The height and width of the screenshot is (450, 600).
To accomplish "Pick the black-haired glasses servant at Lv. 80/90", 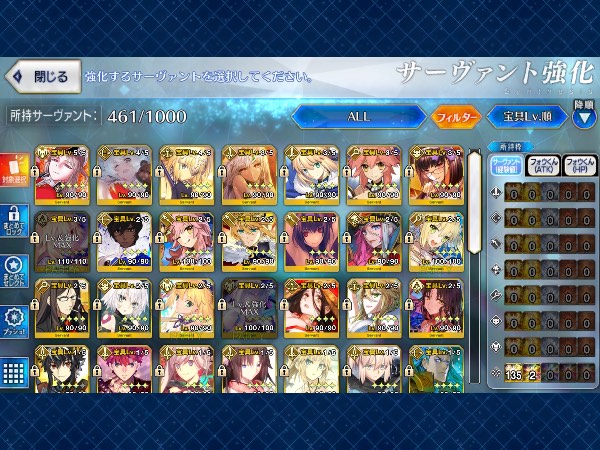I will point(60,307).
